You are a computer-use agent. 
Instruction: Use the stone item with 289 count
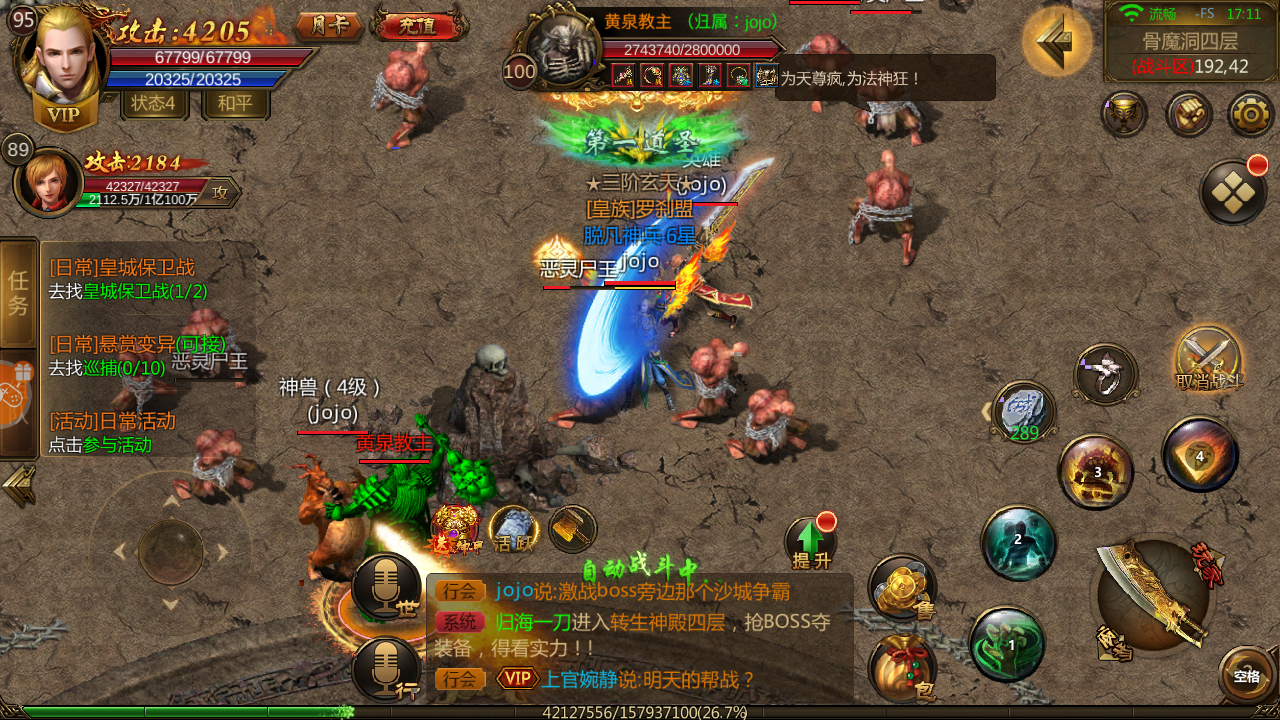1024,410
